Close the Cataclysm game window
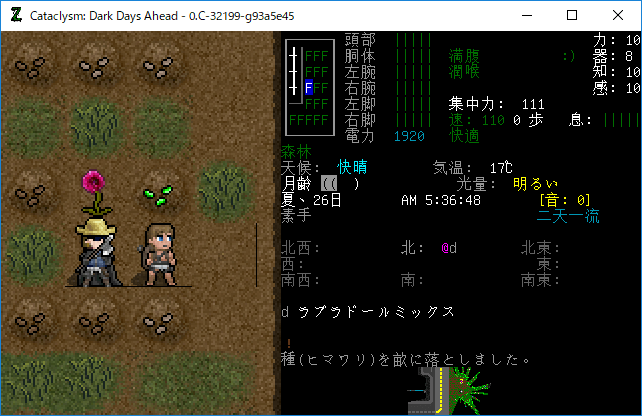Image resolution: width=642 pixels, height=416 pixels. point(618,15)
